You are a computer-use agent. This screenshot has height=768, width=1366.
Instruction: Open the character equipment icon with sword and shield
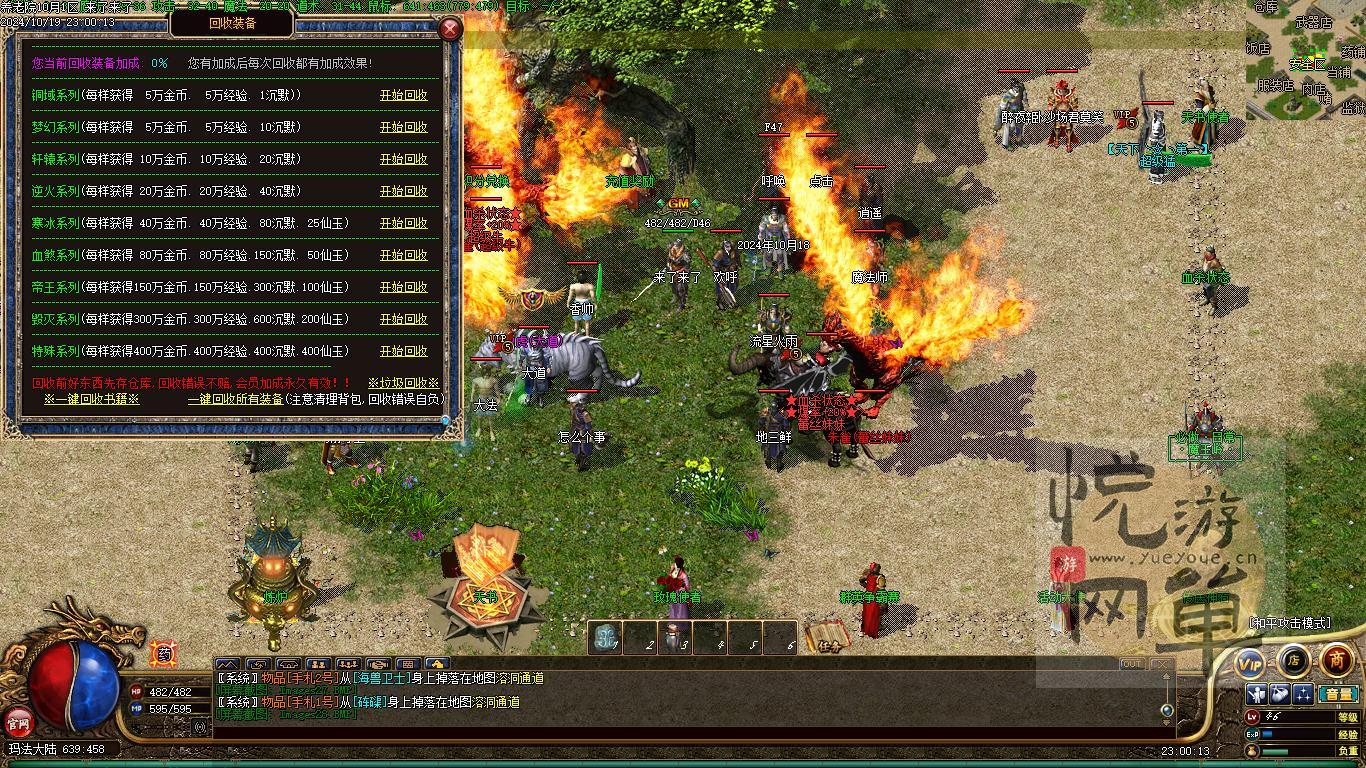pyautogui.click(x=1257, y=694)
